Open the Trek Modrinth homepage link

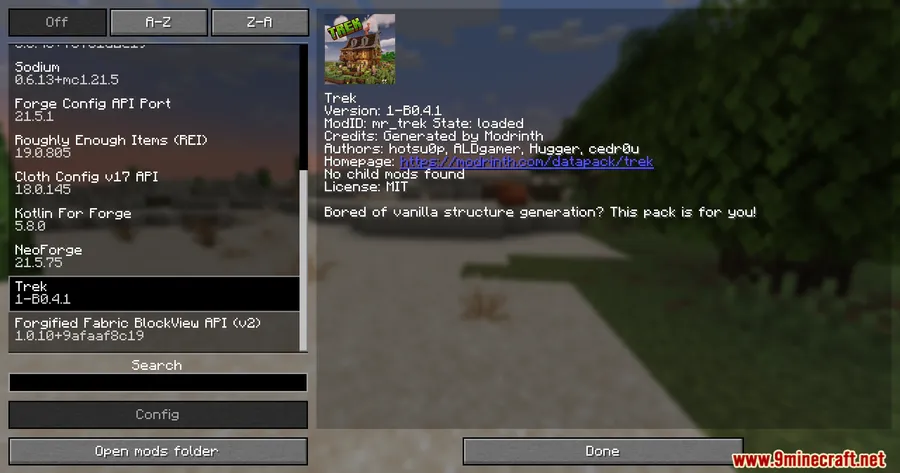coord(526,161)
